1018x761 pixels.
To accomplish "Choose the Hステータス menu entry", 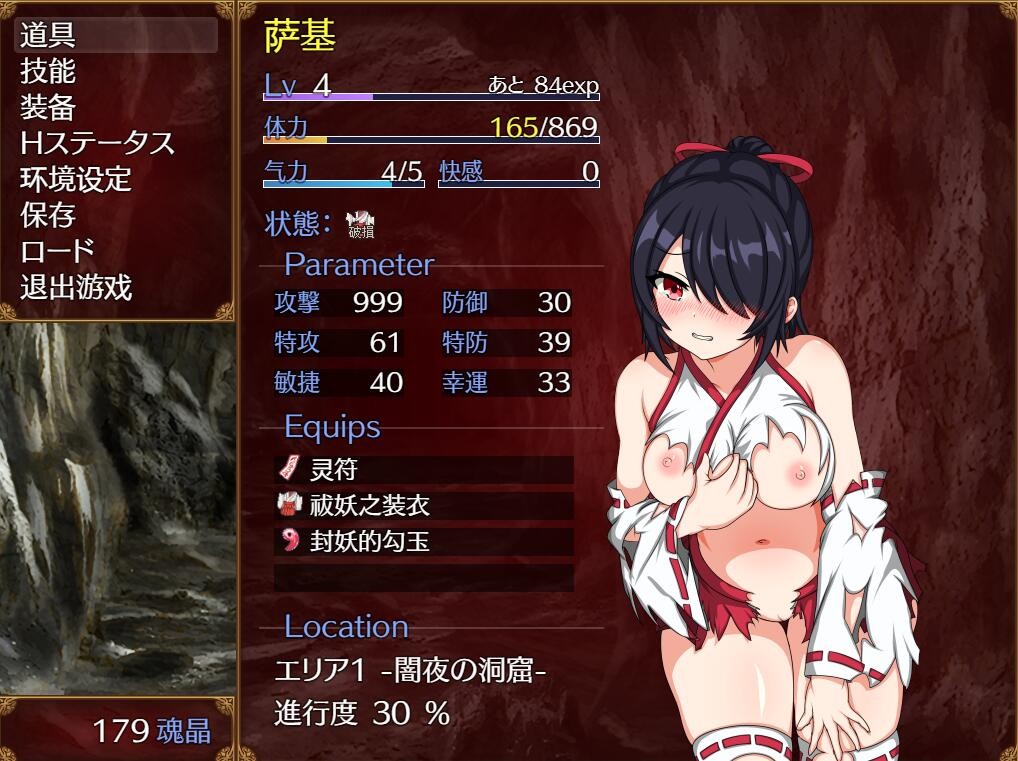I will [97, 143].
